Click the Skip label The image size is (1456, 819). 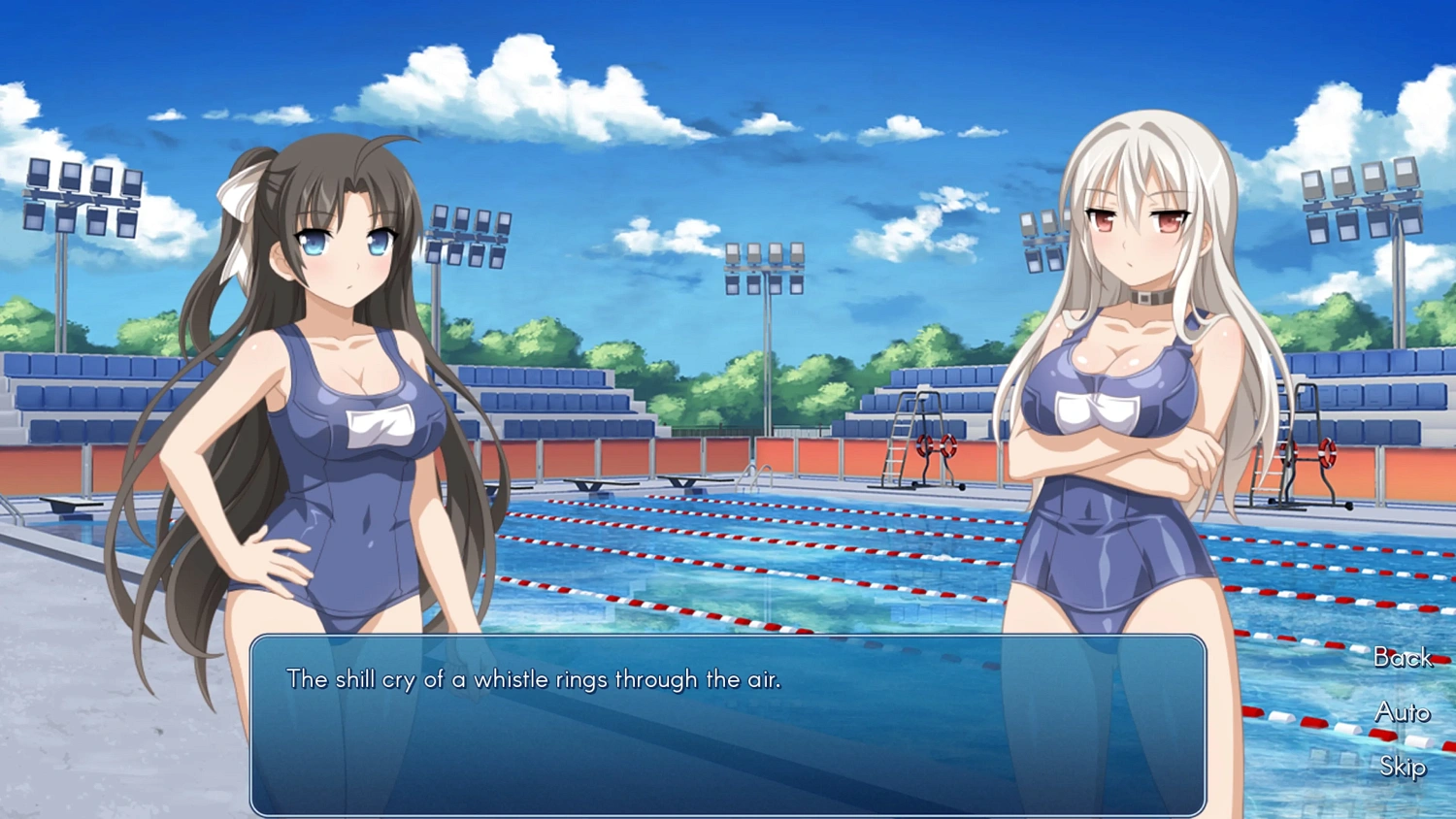pyautogui.click(x=1402, y=768)
